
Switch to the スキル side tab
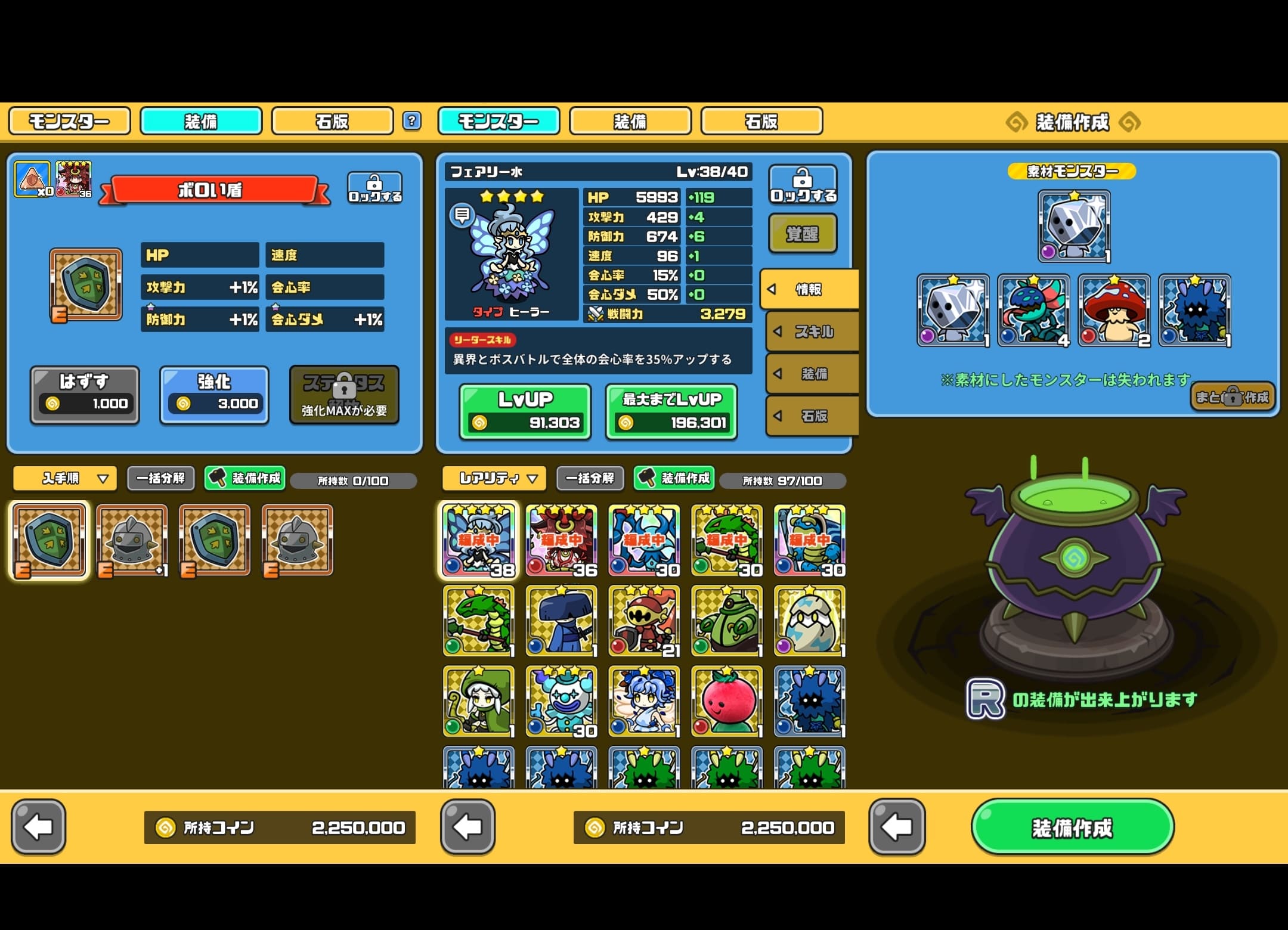(812, 331)
